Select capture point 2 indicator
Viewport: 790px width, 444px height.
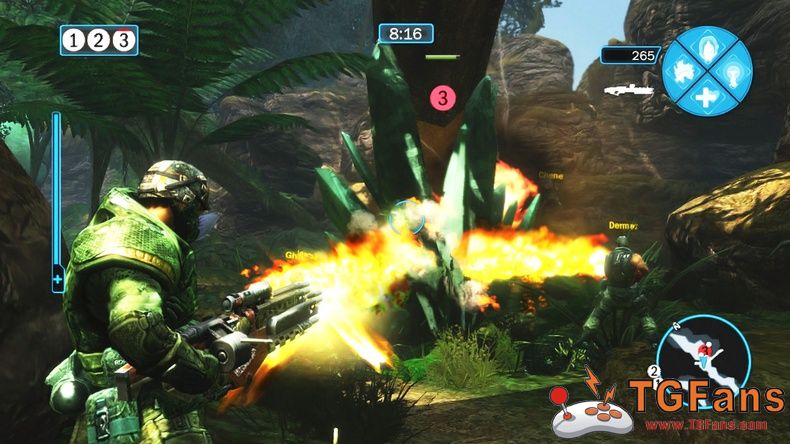(98, 40)
